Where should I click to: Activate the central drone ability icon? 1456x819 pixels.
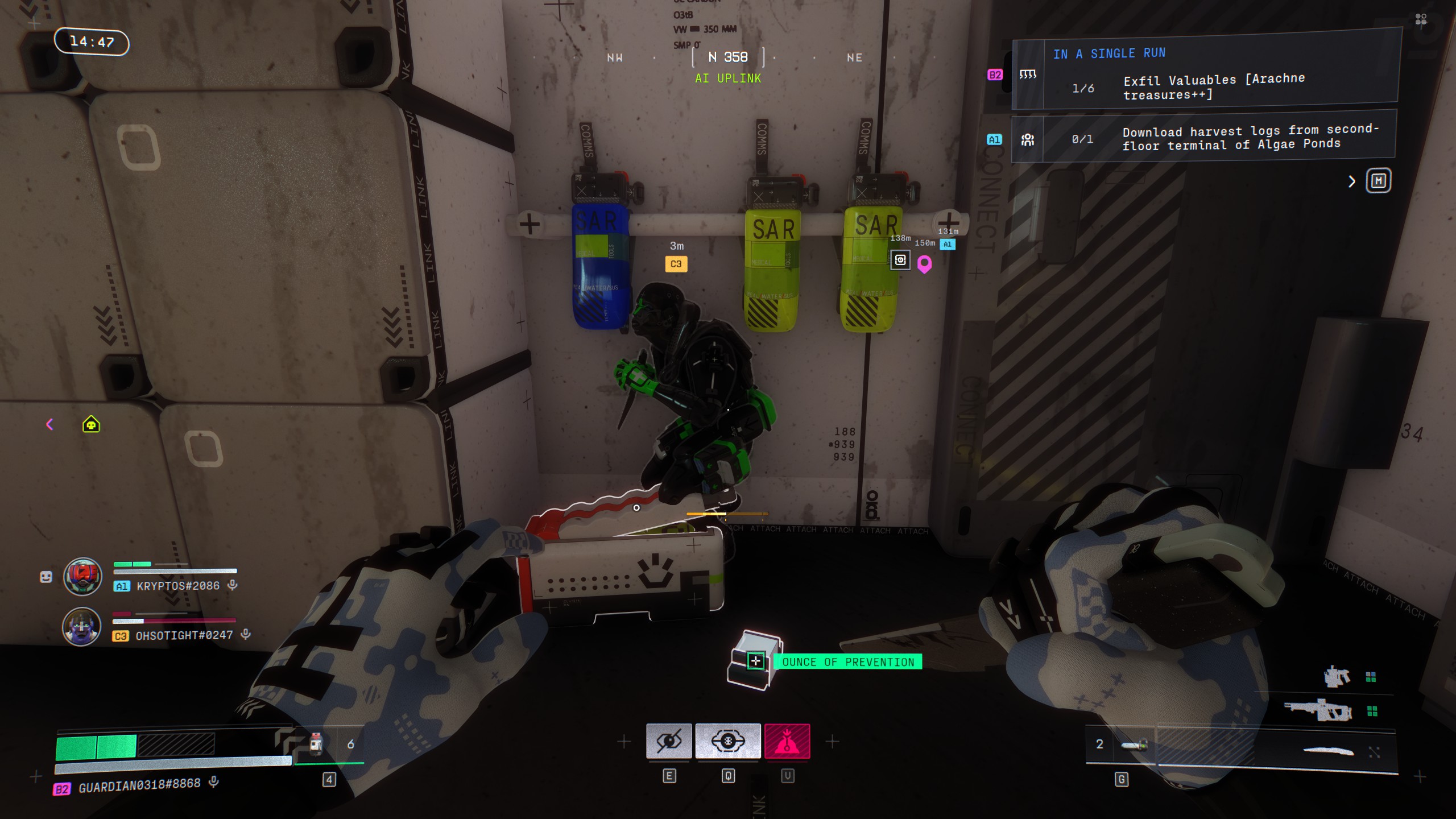tap(728, 741)
